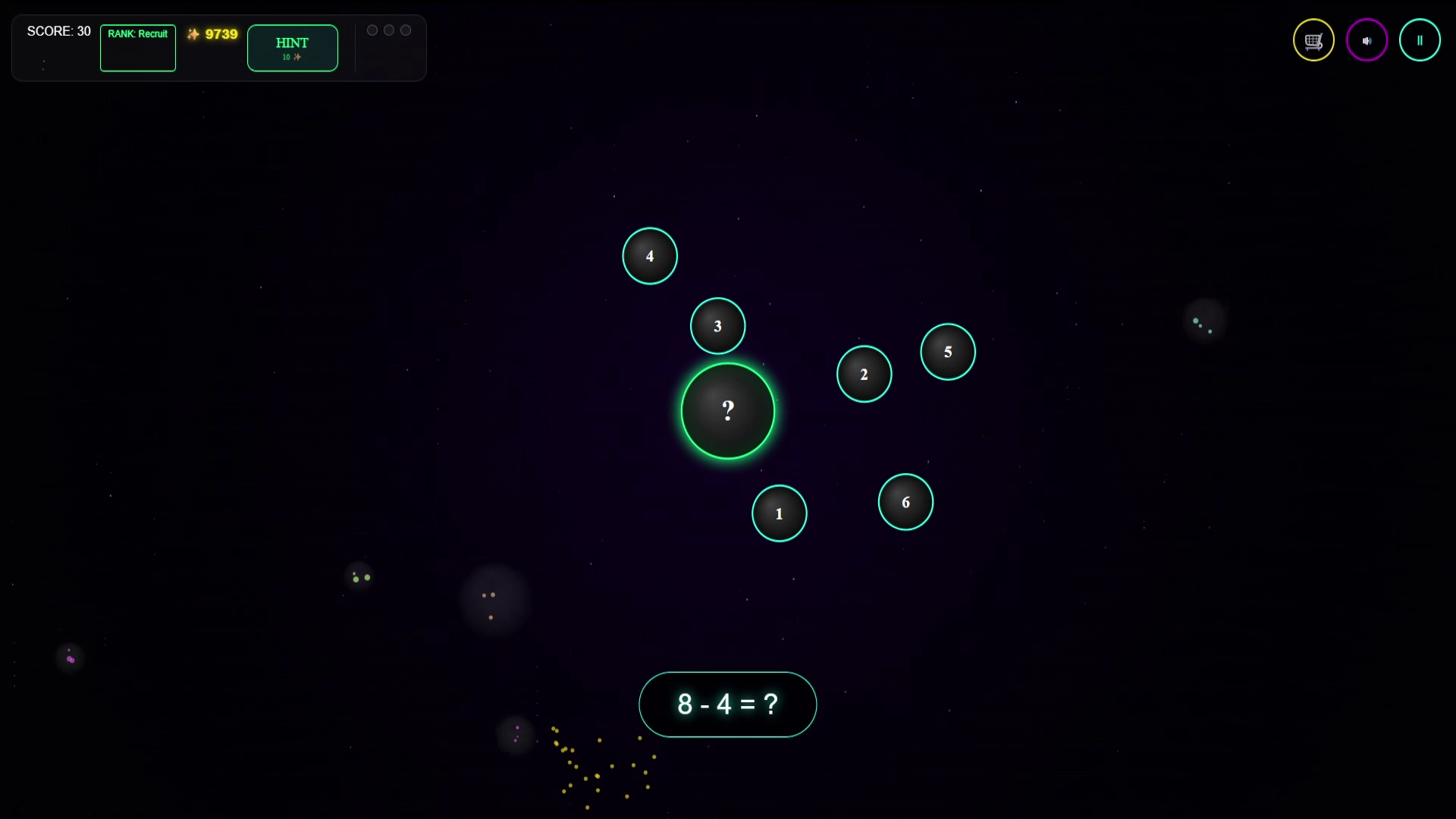Click the glowing question mark bubble
Image resolution: width=1456 pixels, height=819 pixels.
point(727,410)
